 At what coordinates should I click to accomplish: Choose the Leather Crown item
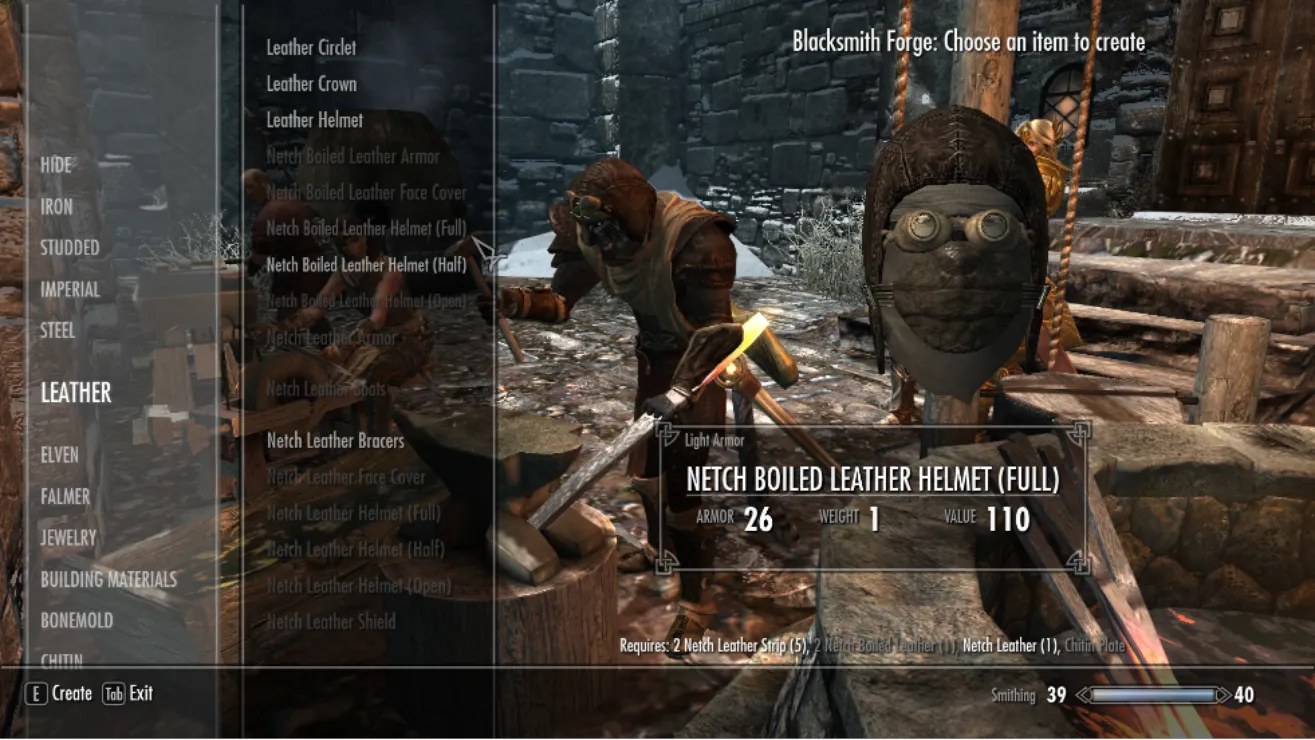(311, 84)
